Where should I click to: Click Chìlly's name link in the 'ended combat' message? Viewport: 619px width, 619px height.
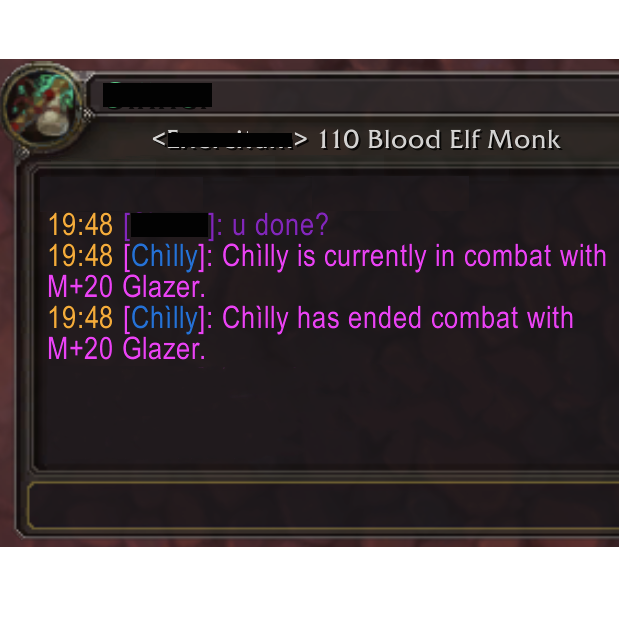(164, 319)
